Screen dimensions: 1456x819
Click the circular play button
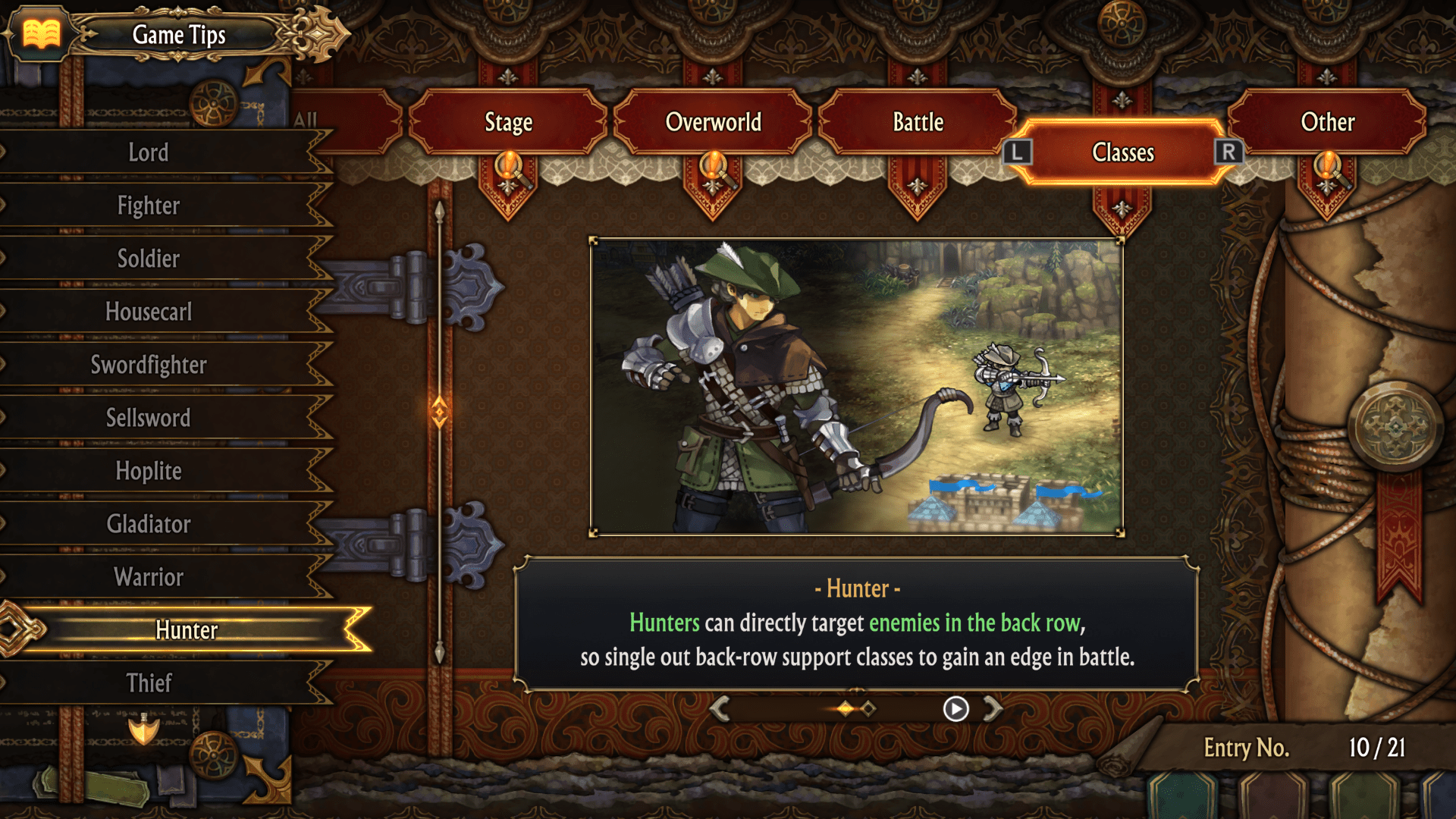(x=955, y=709)
